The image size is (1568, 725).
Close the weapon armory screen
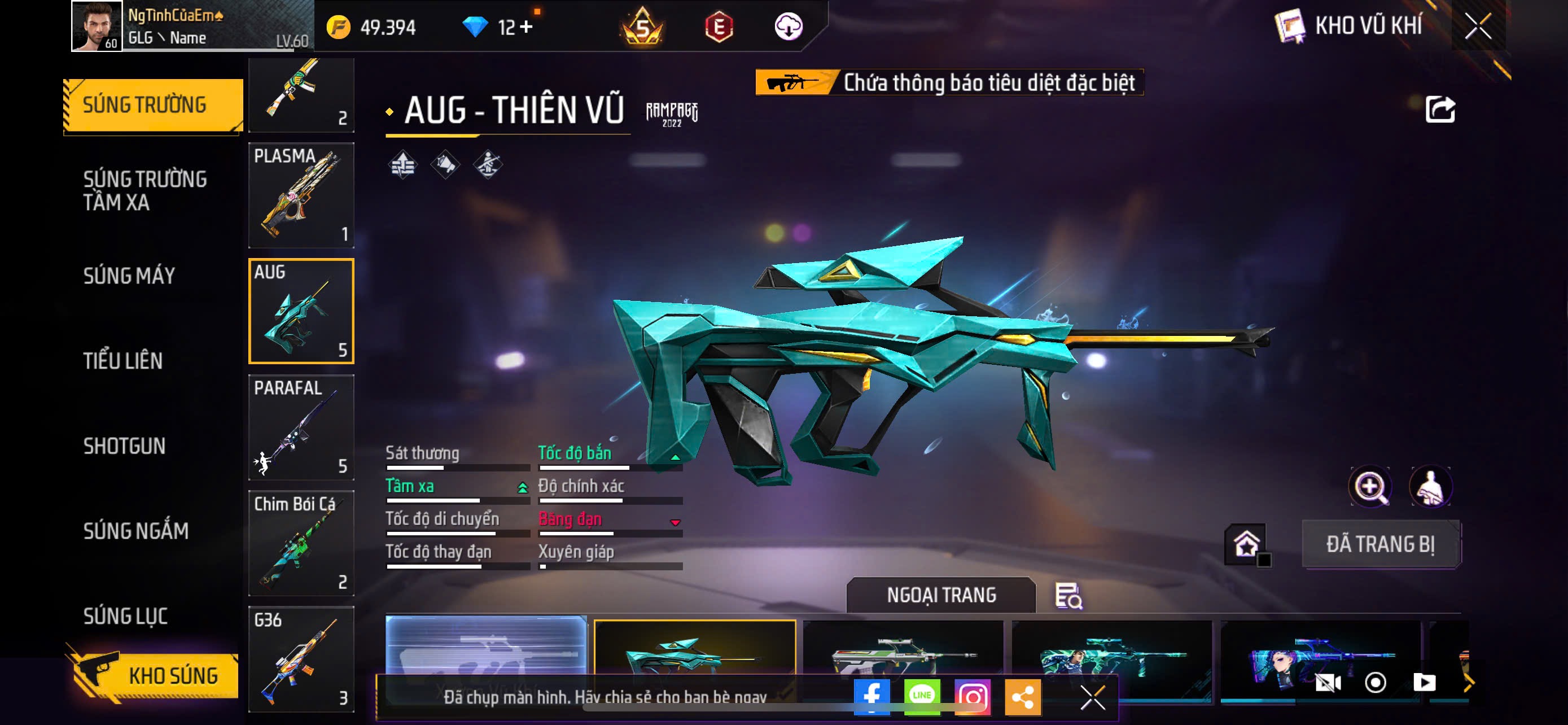click(1477, 26)
